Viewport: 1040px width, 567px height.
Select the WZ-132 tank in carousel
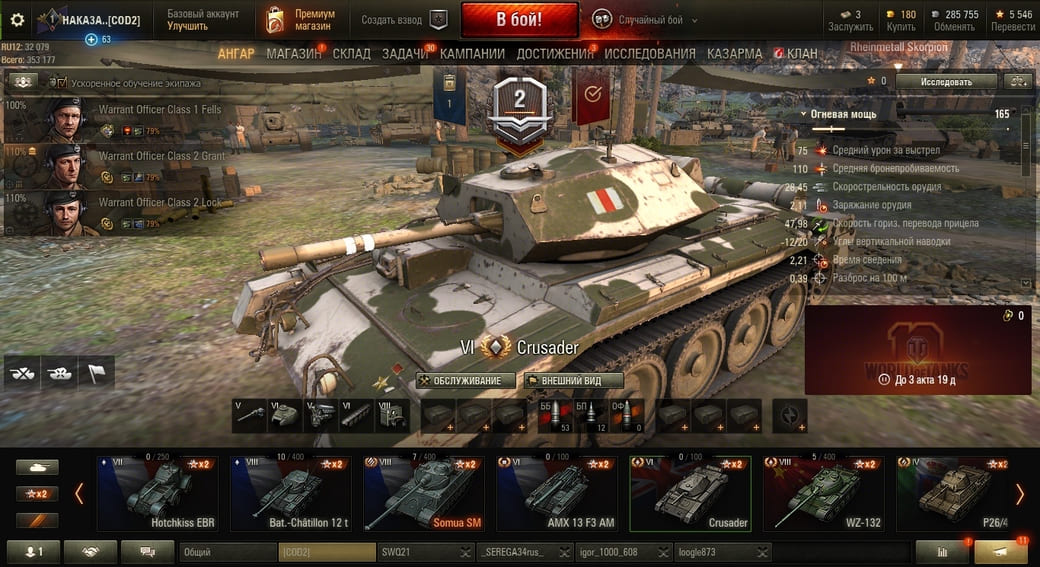pos(823,494)
